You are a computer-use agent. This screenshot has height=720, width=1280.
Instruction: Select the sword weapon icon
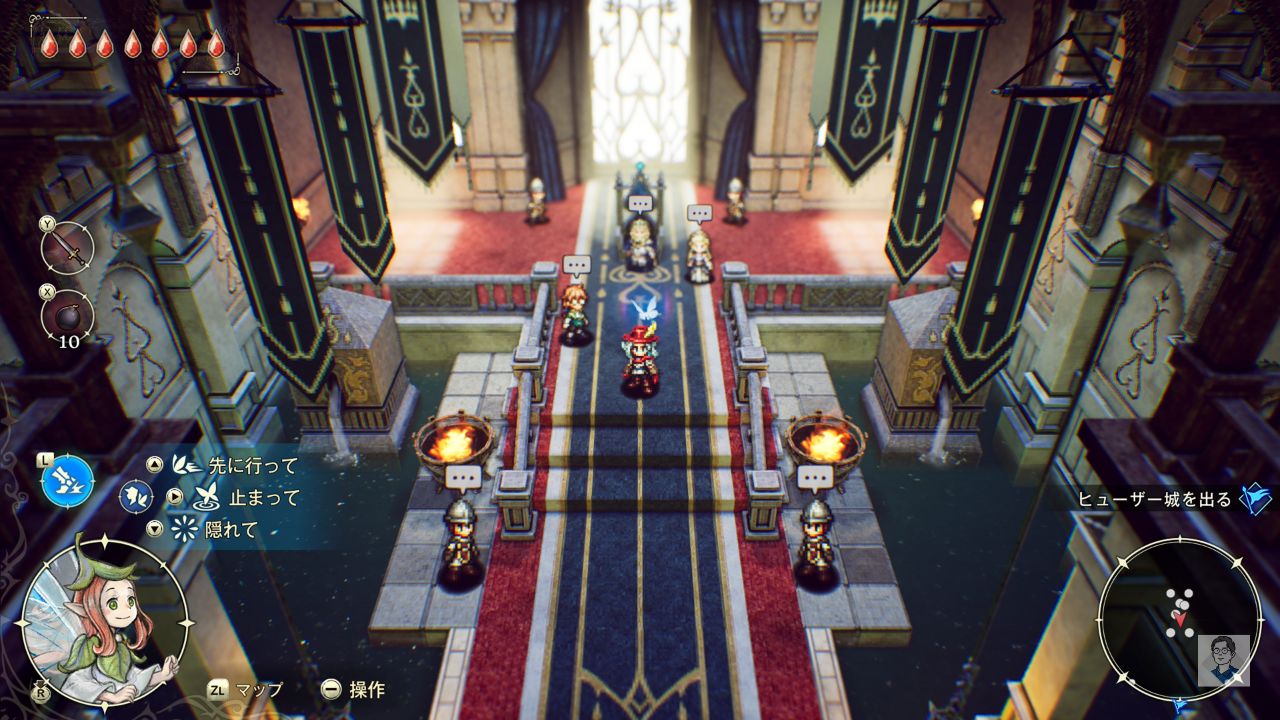click(x=70, y=249)
